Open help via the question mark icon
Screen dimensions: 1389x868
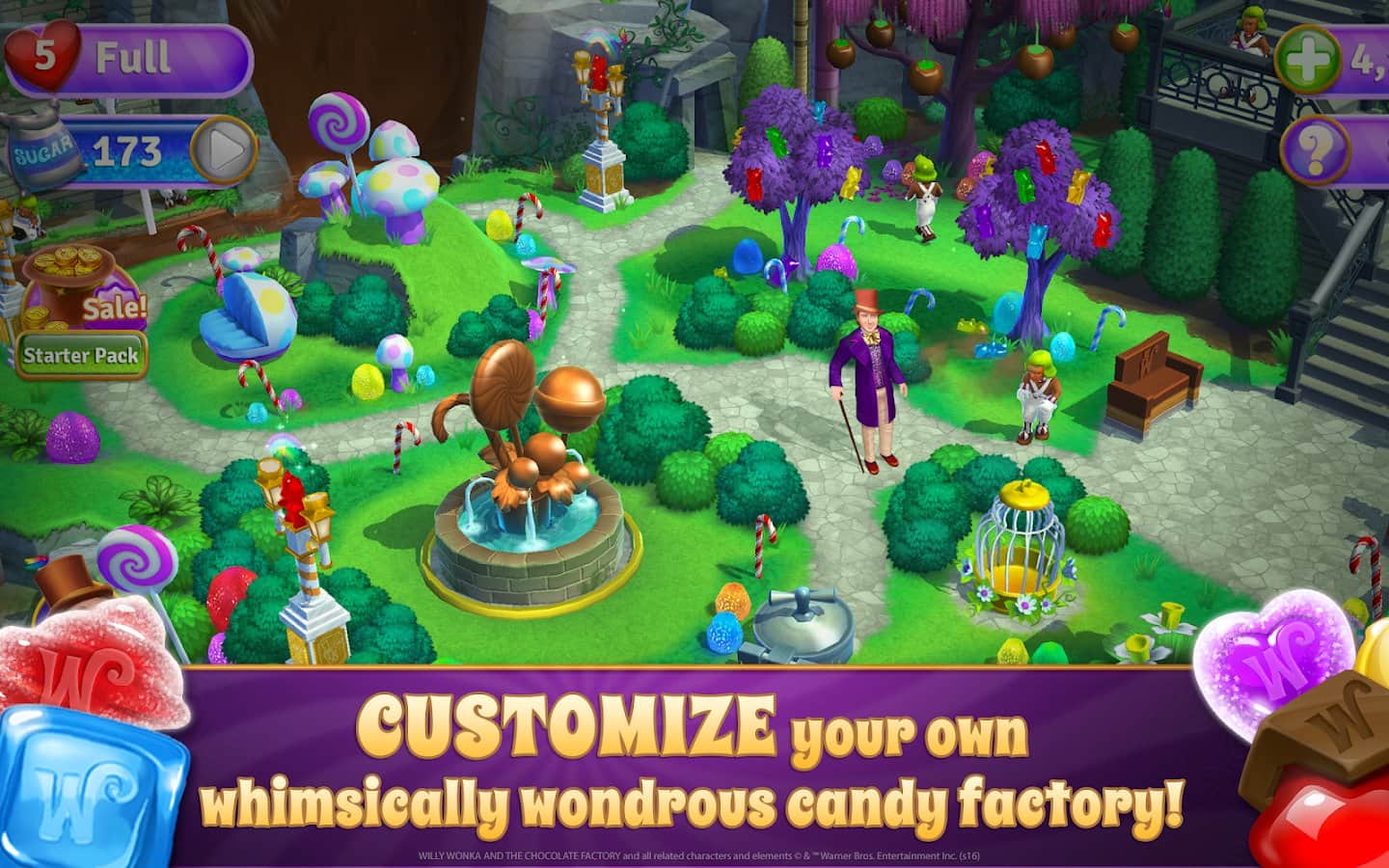point(1316,149)
